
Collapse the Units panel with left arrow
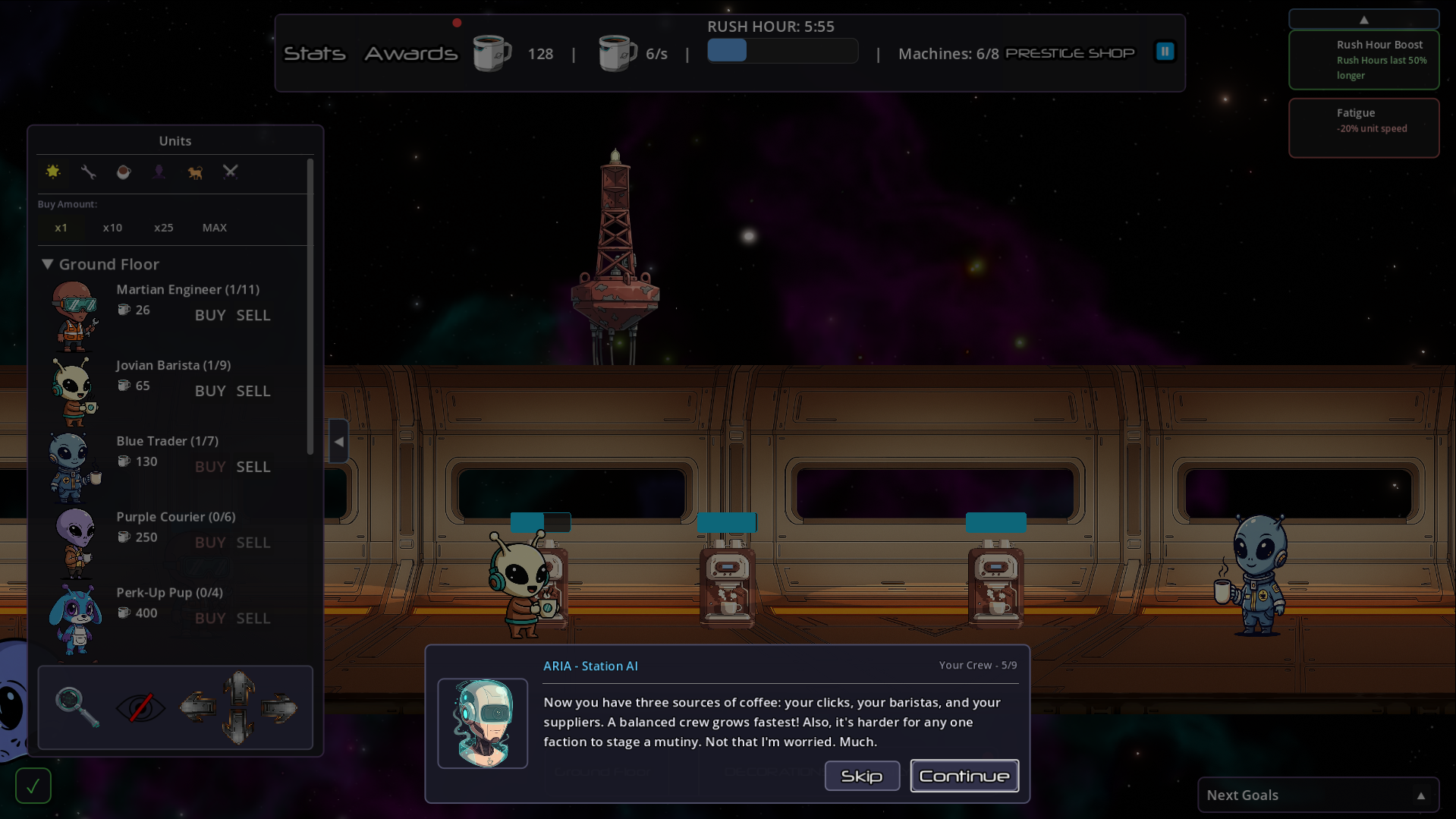pyautogui.click(x=338, y=441)
